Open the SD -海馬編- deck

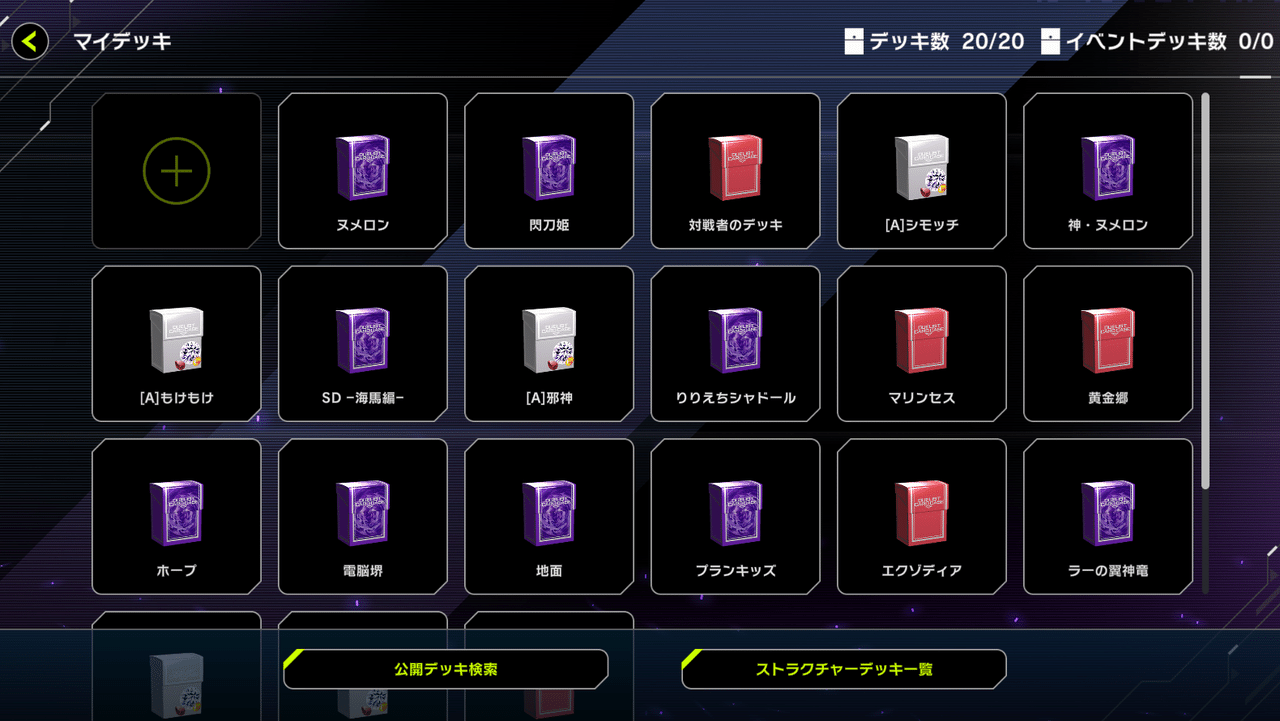pyautogui.click(x=362, y=343)
